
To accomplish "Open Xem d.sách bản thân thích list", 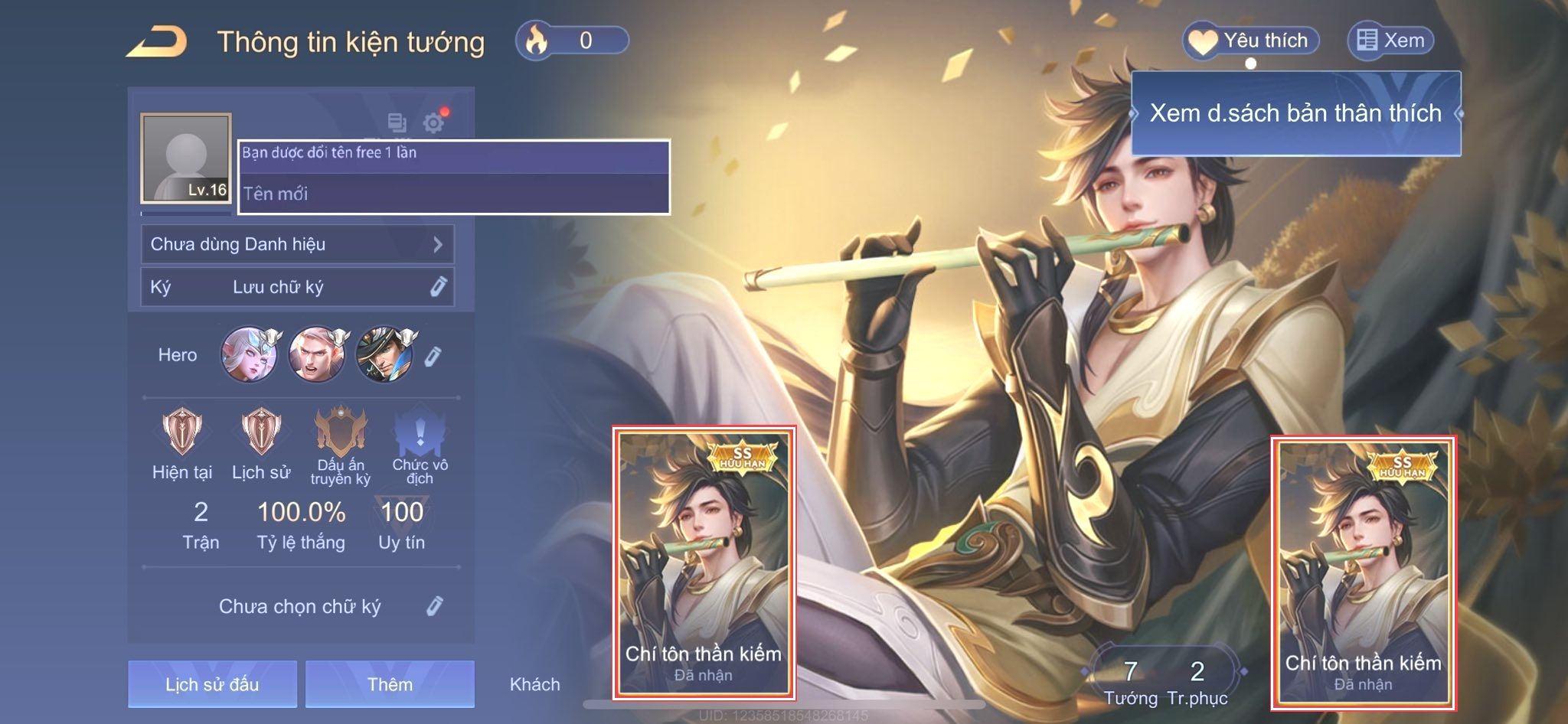I will 1295,113.
